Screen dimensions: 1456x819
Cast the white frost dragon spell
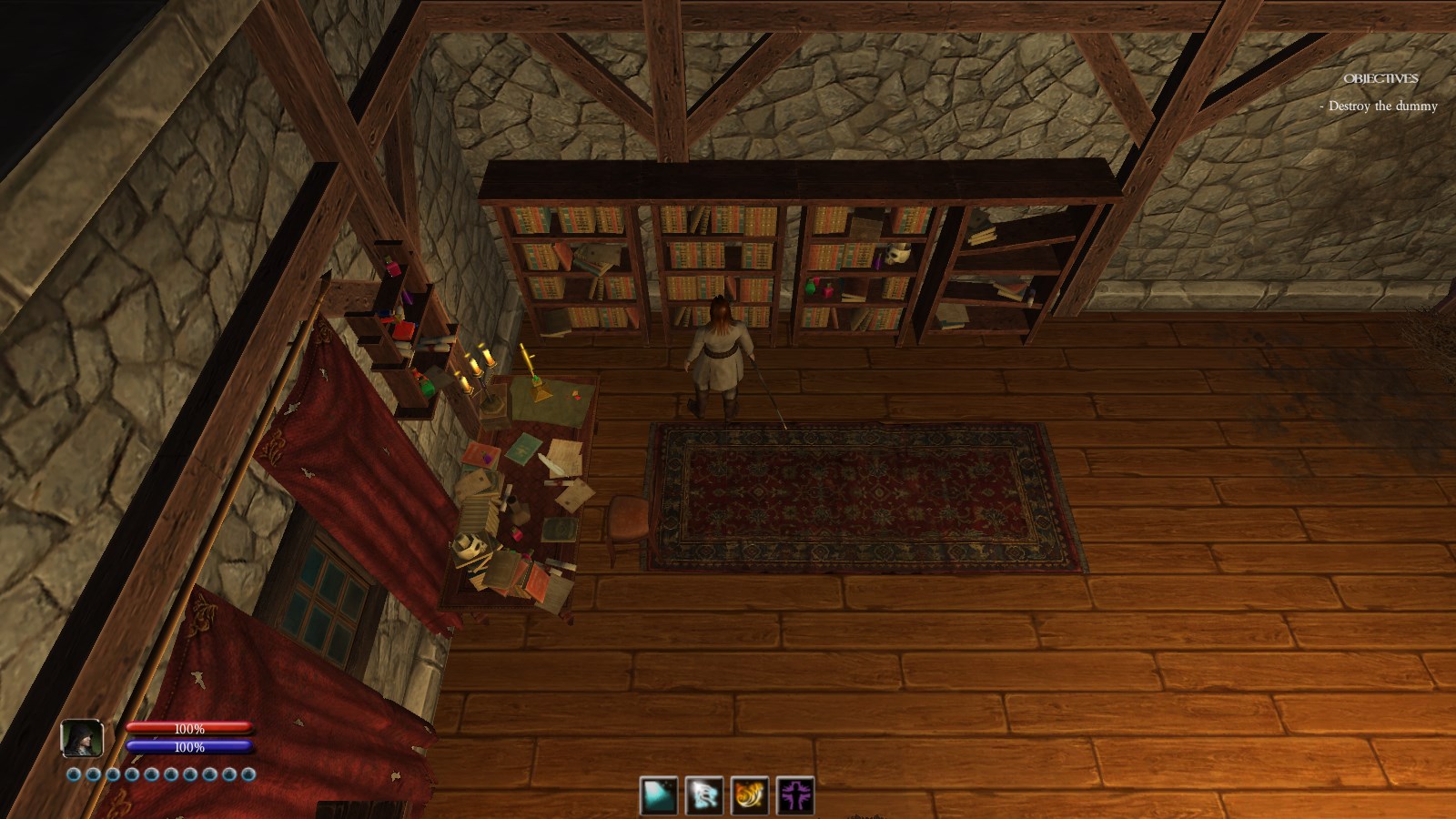704,796
